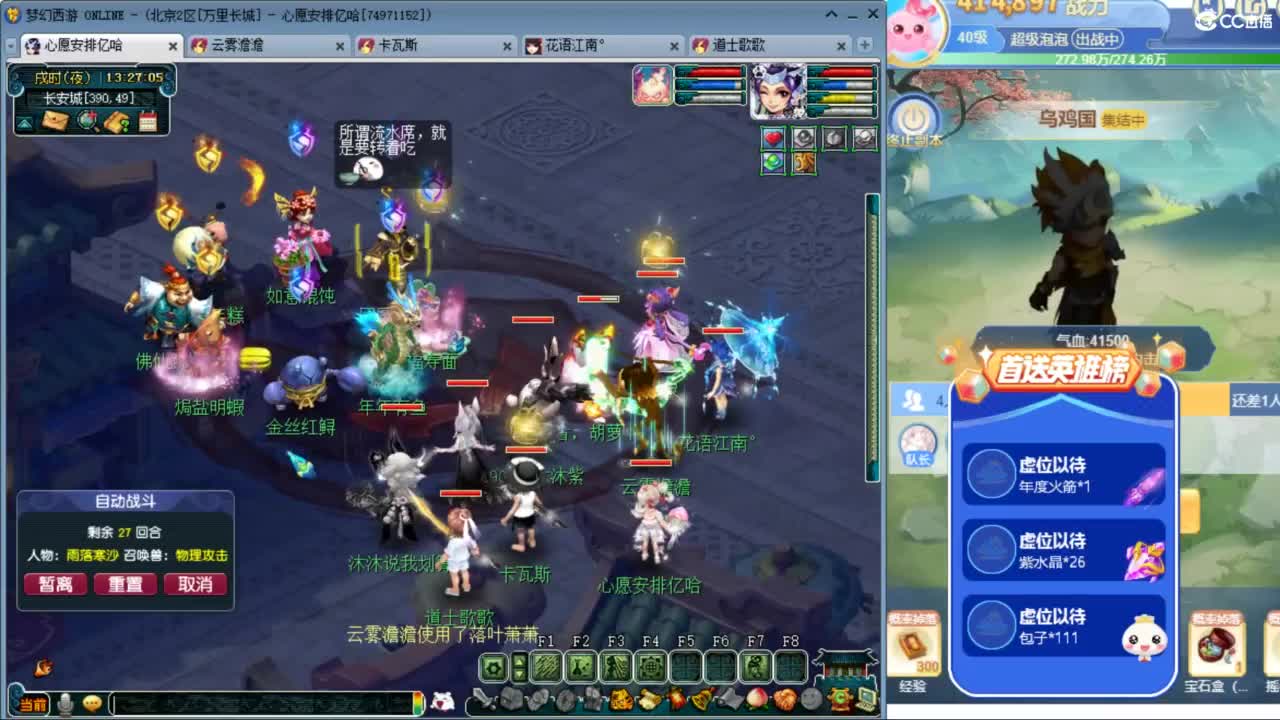Click the red HP bar beside the portrait
The image size is (1280, 720).
tap(847, 72)
